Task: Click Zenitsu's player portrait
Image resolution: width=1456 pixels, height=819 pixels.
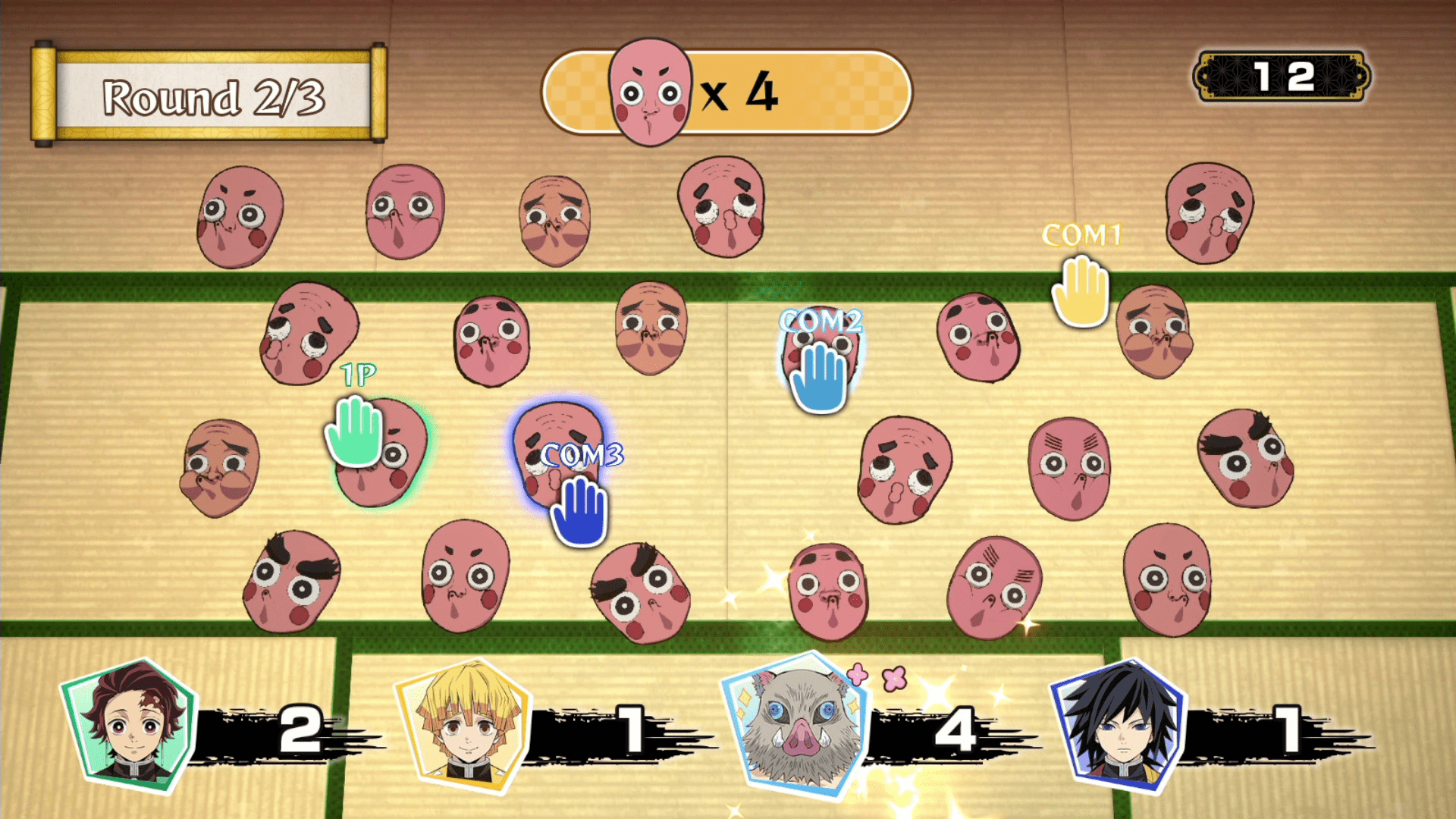Action: pos(464,726)
